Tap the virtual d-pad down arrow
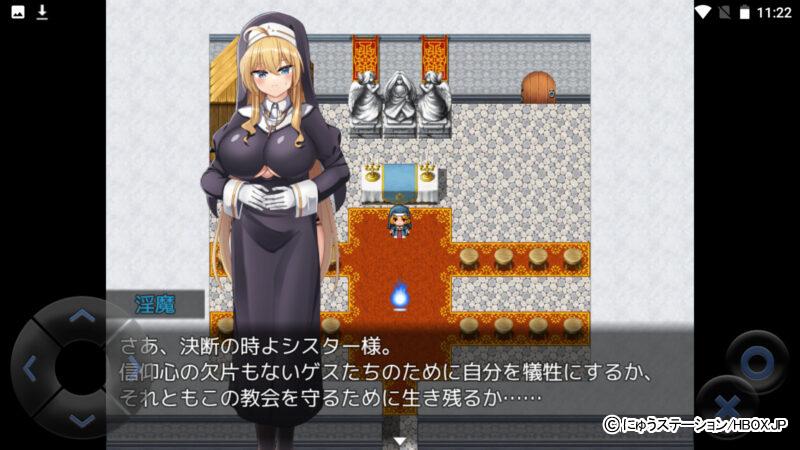 tap(82, 420)
